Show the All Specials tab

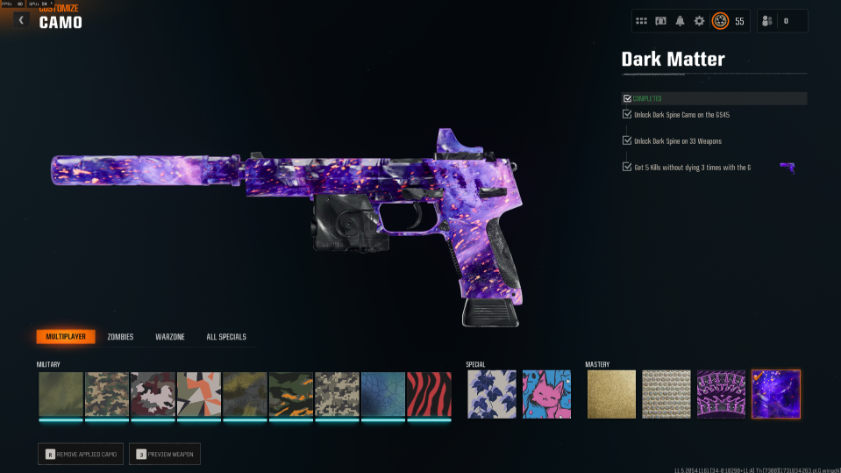click(226, 337)
